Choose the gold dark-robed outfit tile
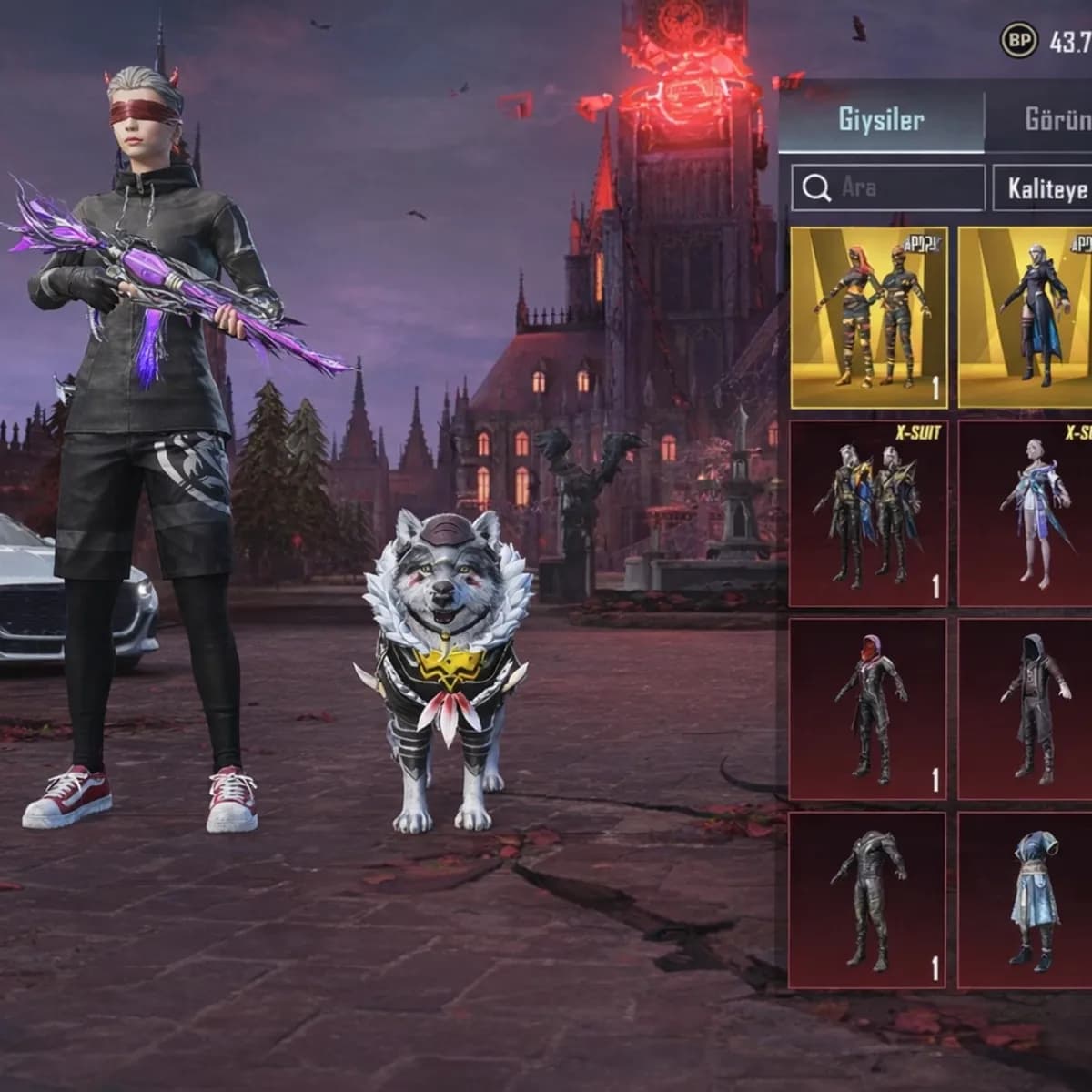The width and height of the screenshot is (1092, 1092). 1026,318
